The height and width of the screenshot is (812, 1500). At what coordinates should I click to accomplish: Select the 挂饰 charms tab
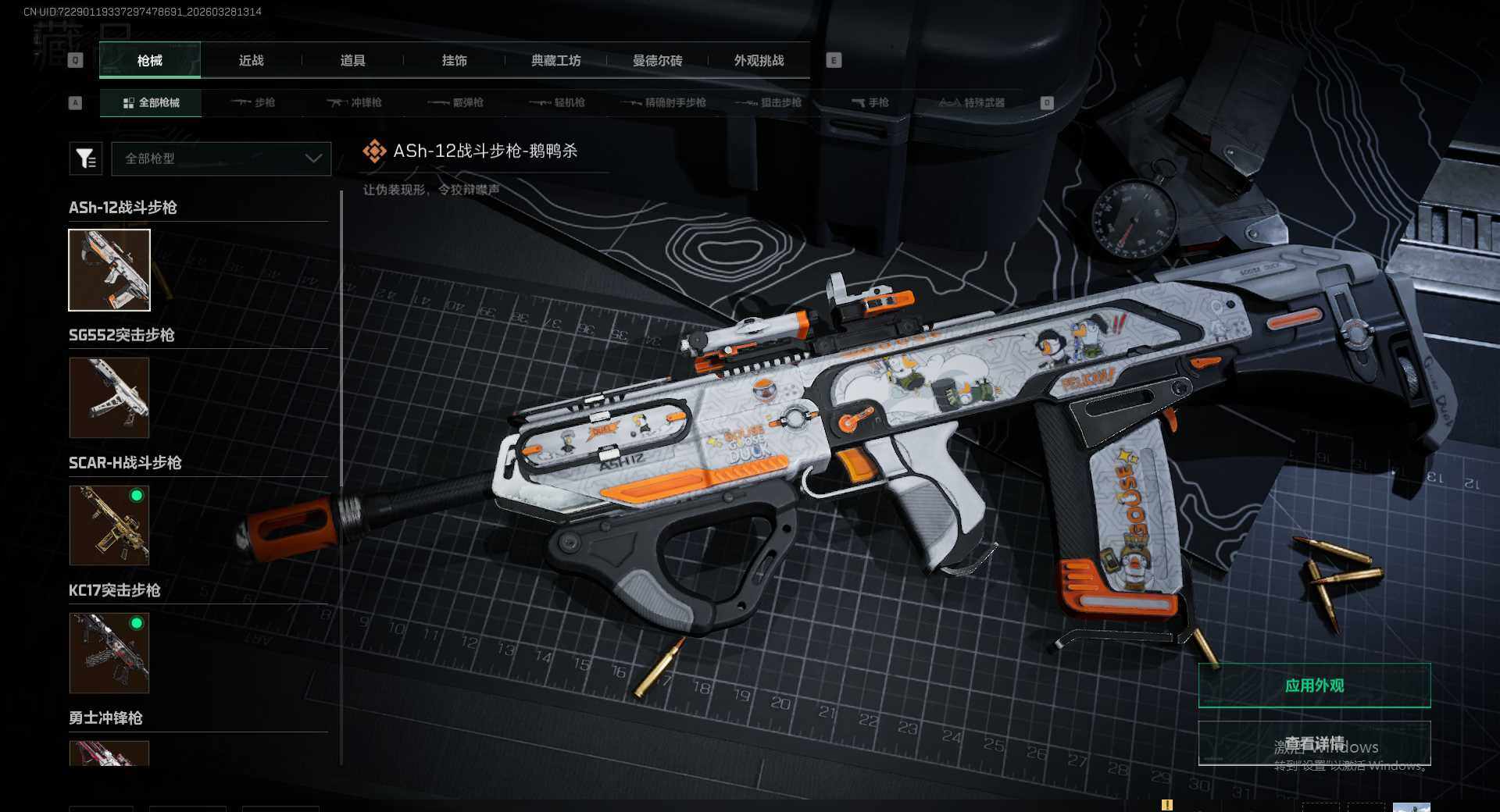click(x=454, y=61)
